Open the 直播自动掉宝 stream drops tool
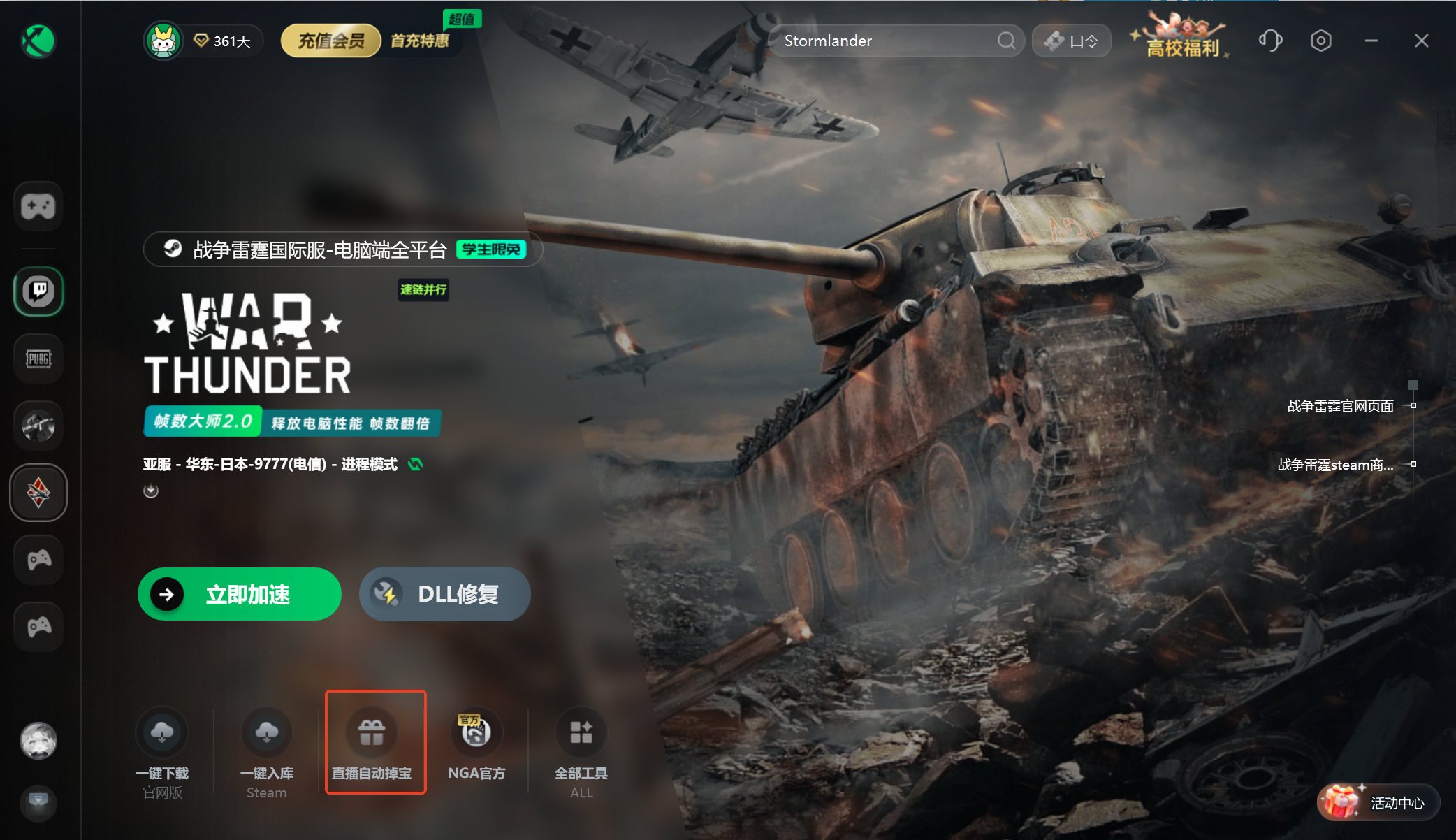 tap(372, 733)
